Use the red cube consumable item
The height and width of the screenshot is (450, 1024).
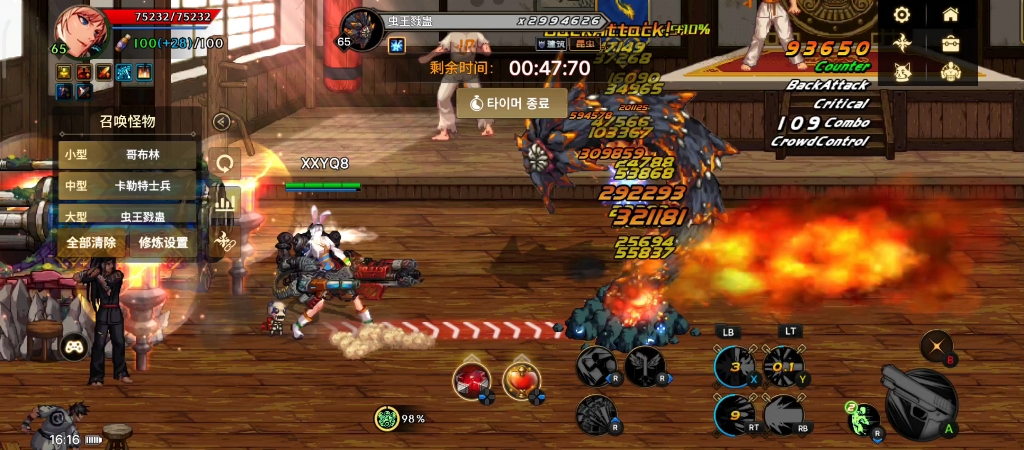click(x=471, y=380)
